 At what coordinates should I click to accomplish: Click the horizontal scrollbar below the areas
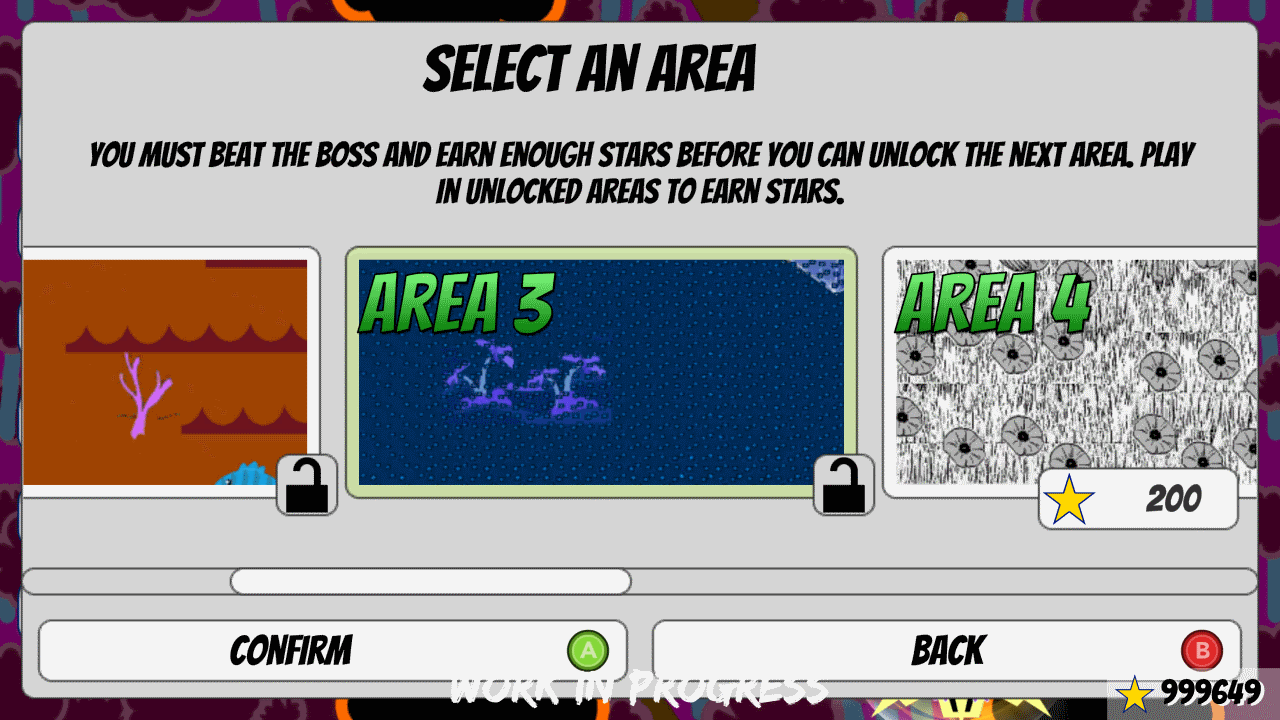[x=640, y=581]
